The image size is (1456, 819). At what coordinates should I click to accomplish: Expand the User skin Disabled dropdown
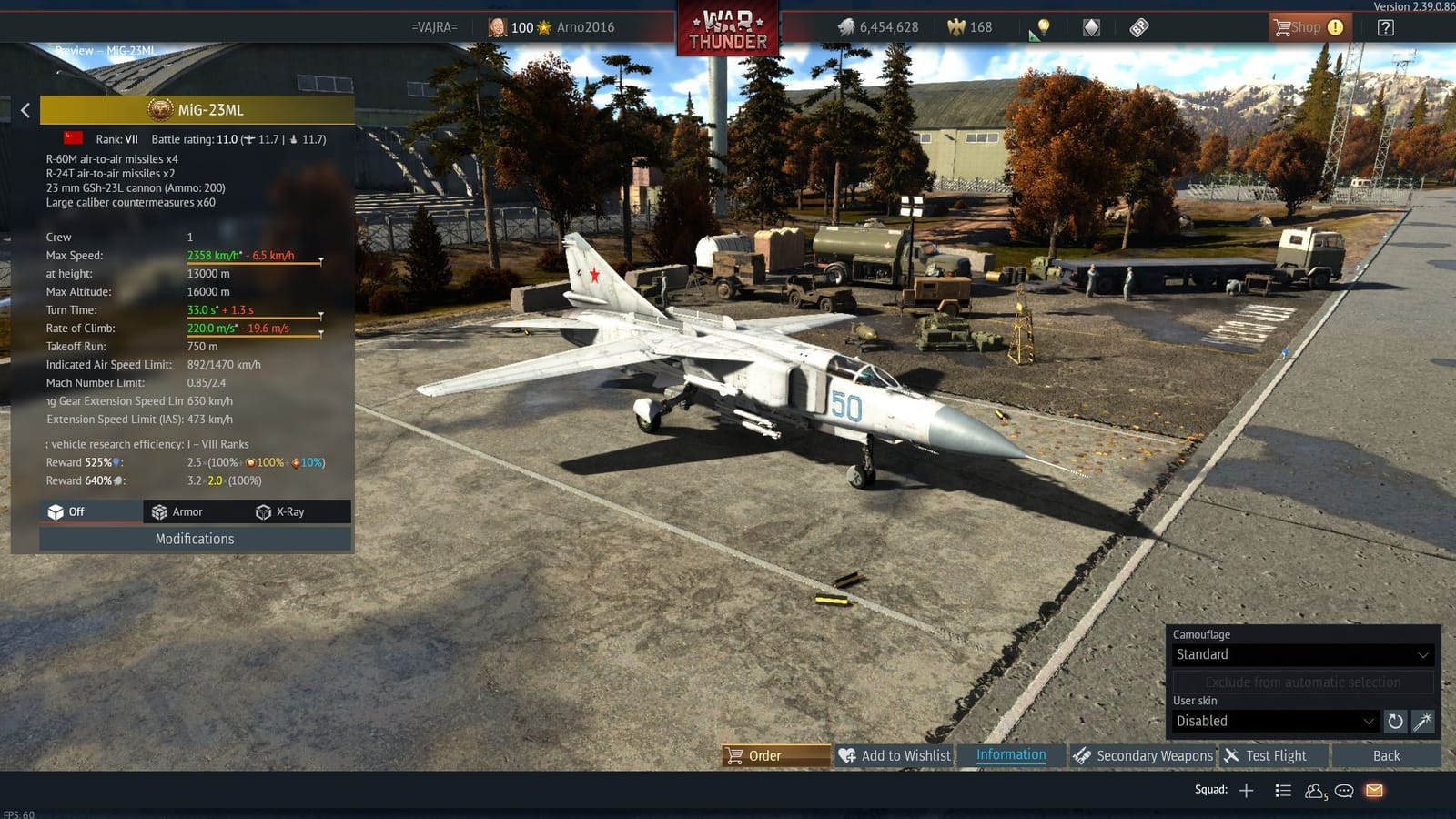[x=1272, y=721]
